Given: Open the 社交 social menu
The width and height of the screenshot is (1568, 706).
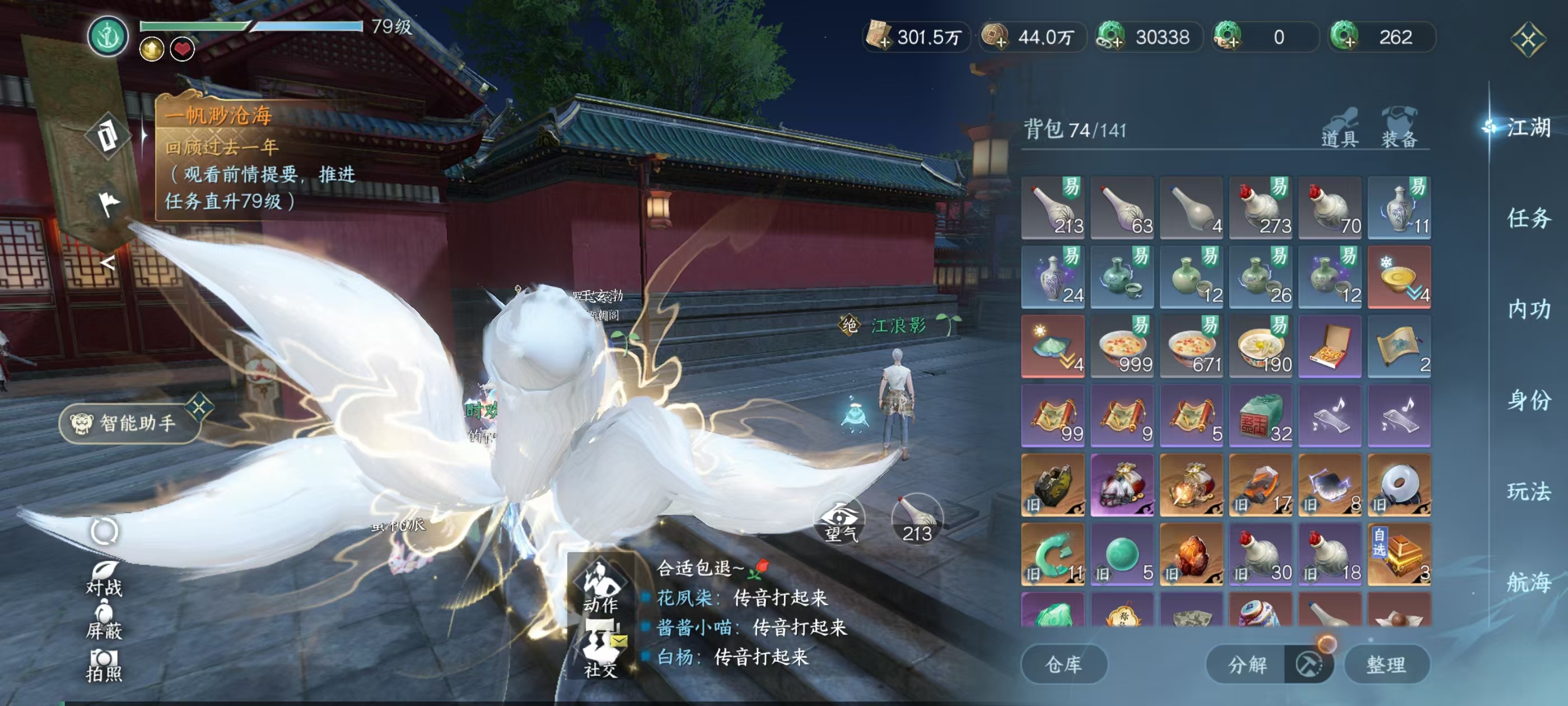Looking at the screenshot, I should tap(600, 649).
